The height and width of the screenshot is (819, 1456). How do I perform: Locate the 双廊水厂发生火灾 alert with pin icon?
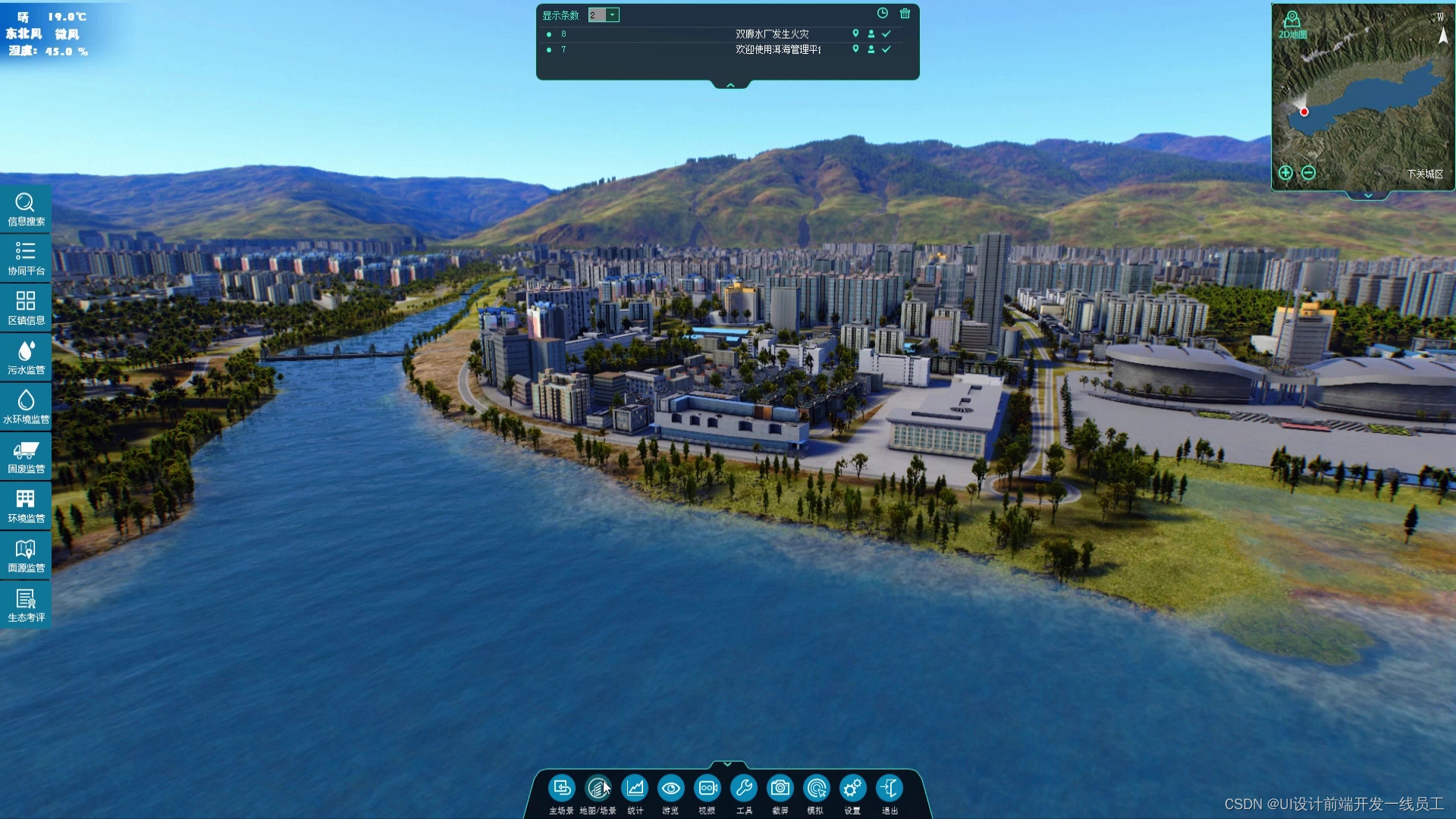click(x=855, y=33)
